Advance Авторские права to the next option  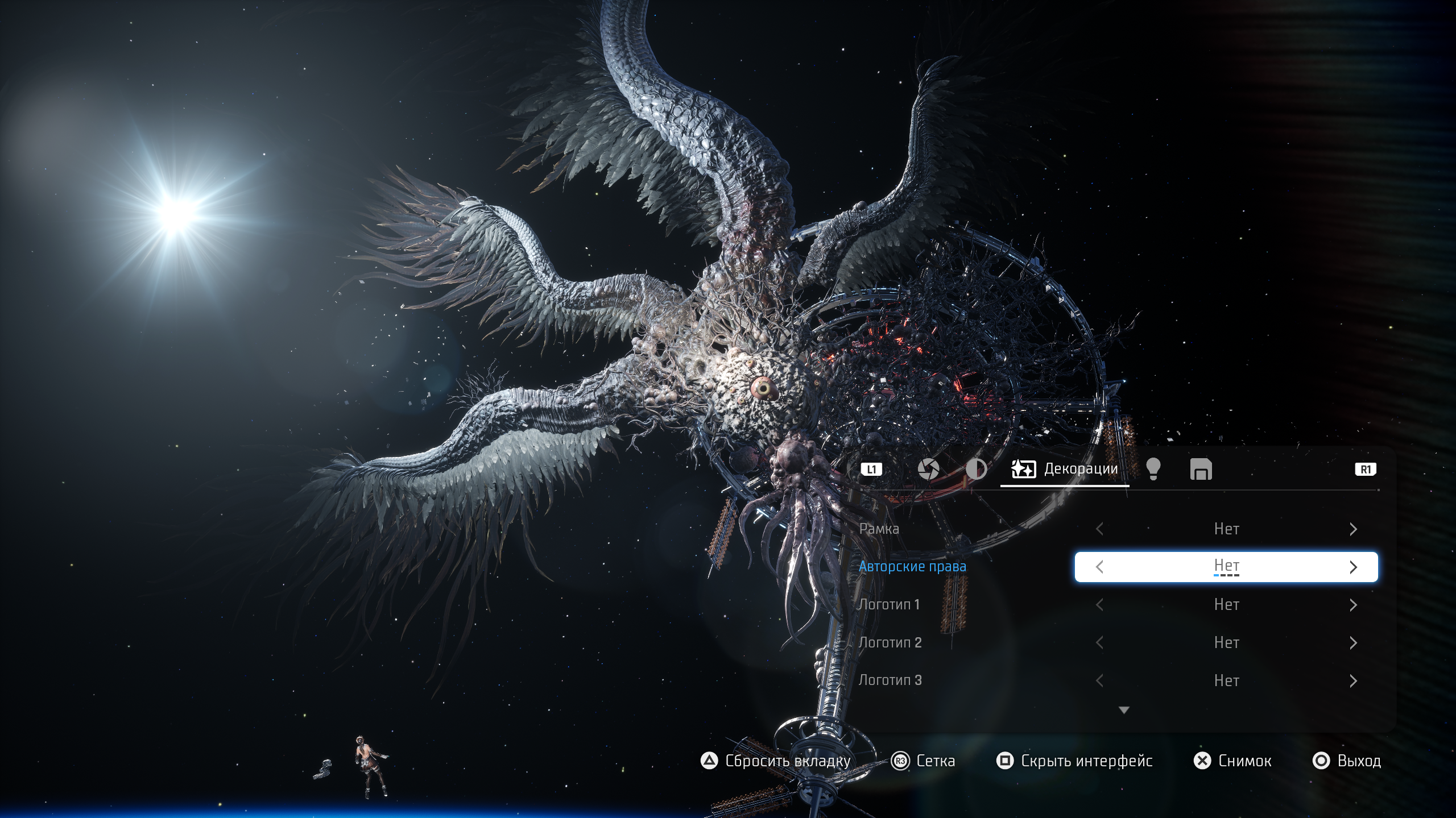[1353, 567]
